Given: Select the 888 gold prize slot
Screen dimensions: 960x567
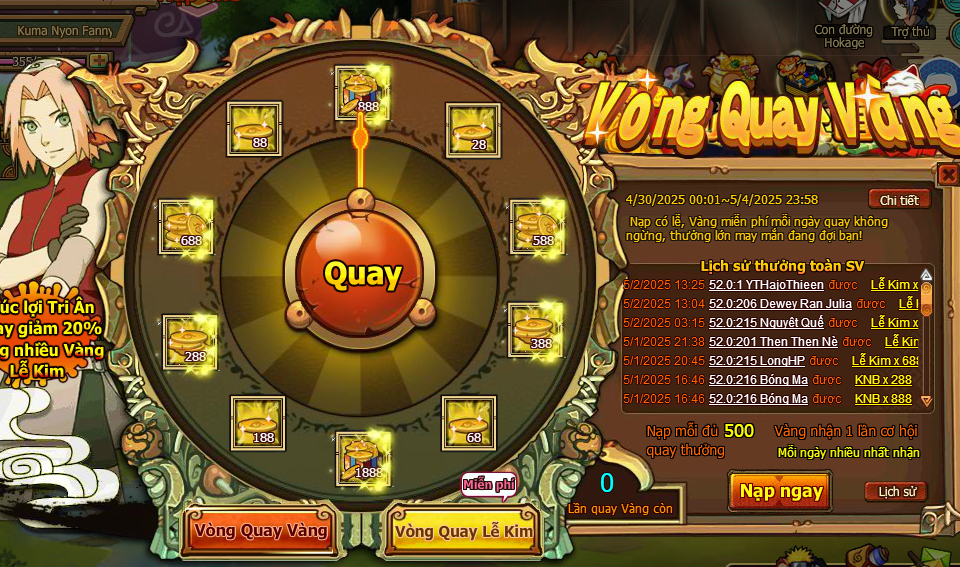Looking at the screenshot, I should (362, 91).
